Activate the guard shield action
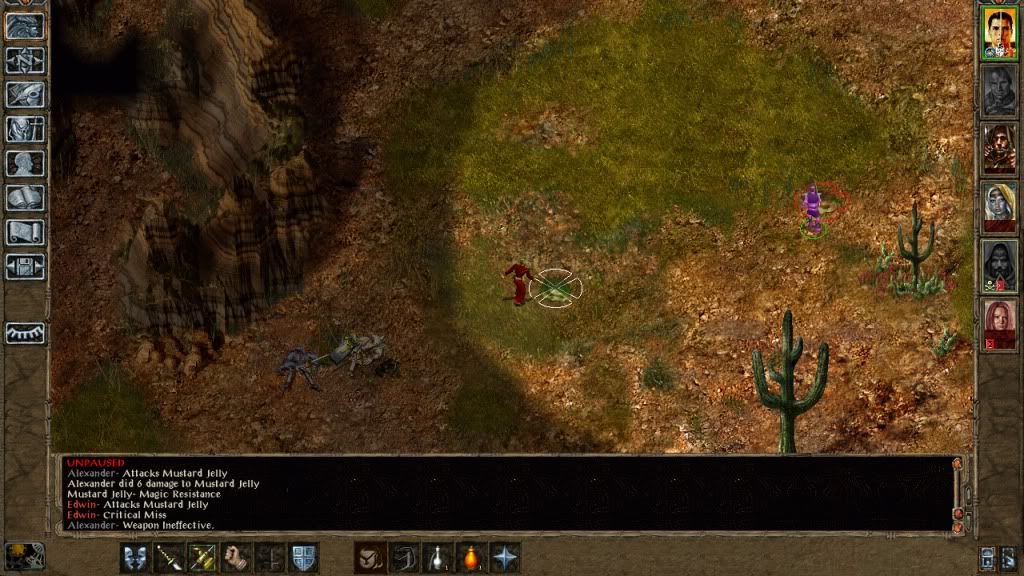This screenshot has height=576, width=1024. click(304, 557)
